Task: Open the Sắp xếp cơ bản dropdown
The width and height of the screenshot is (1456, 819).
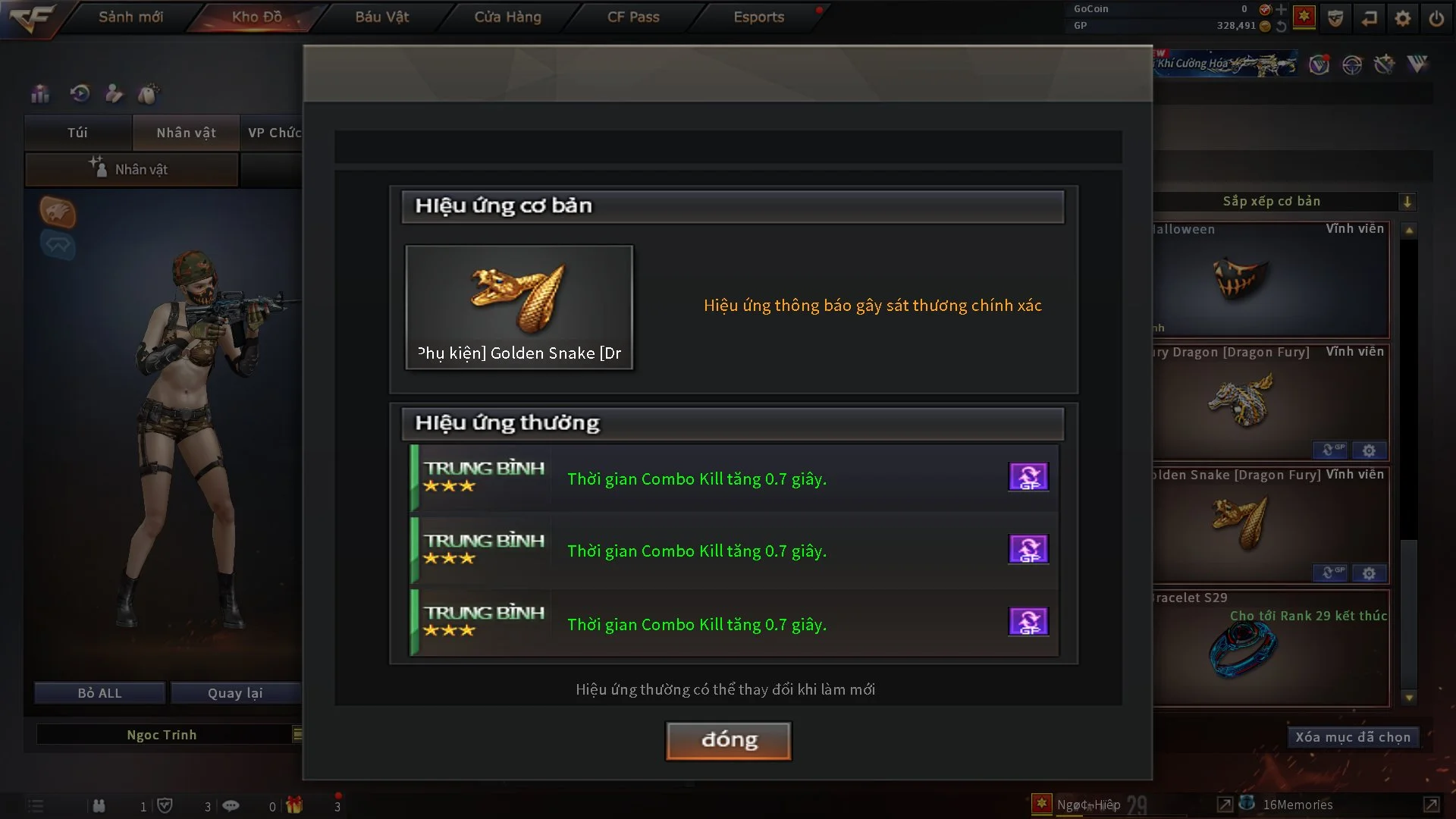Action: (1407, 202)
